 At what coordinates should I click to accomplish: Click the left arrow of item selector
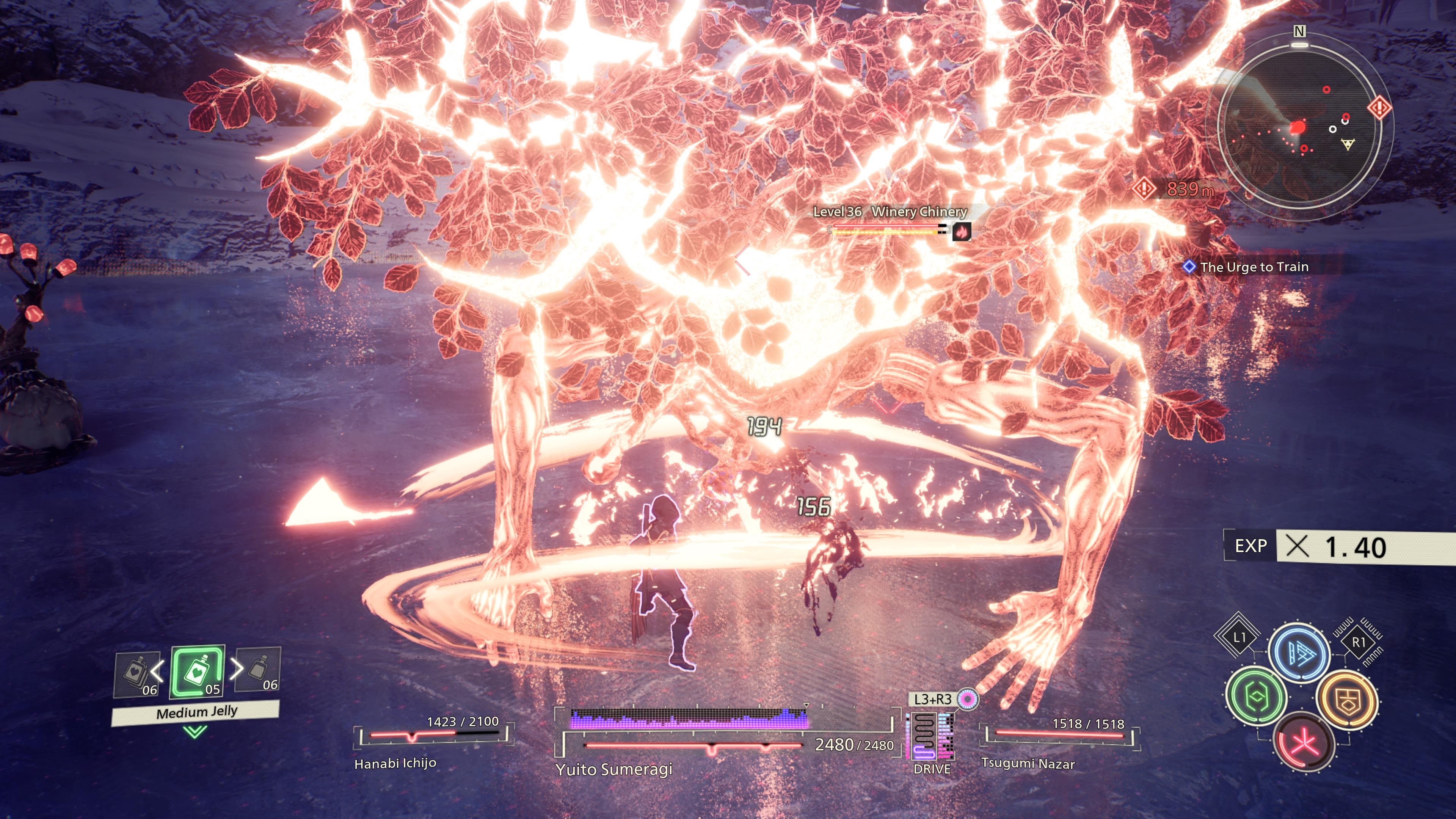tap(158, 671)
